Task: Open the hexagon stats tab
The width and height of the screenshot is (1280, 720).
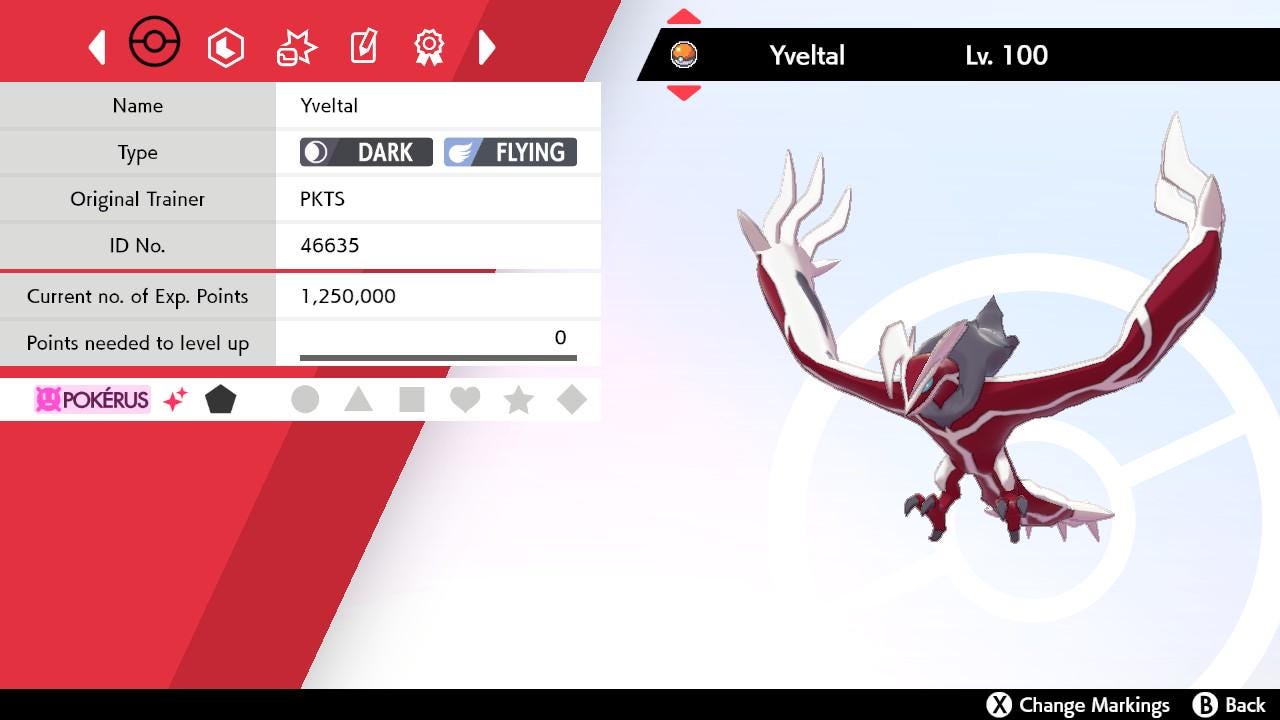Action: click(x=226, y=47)
